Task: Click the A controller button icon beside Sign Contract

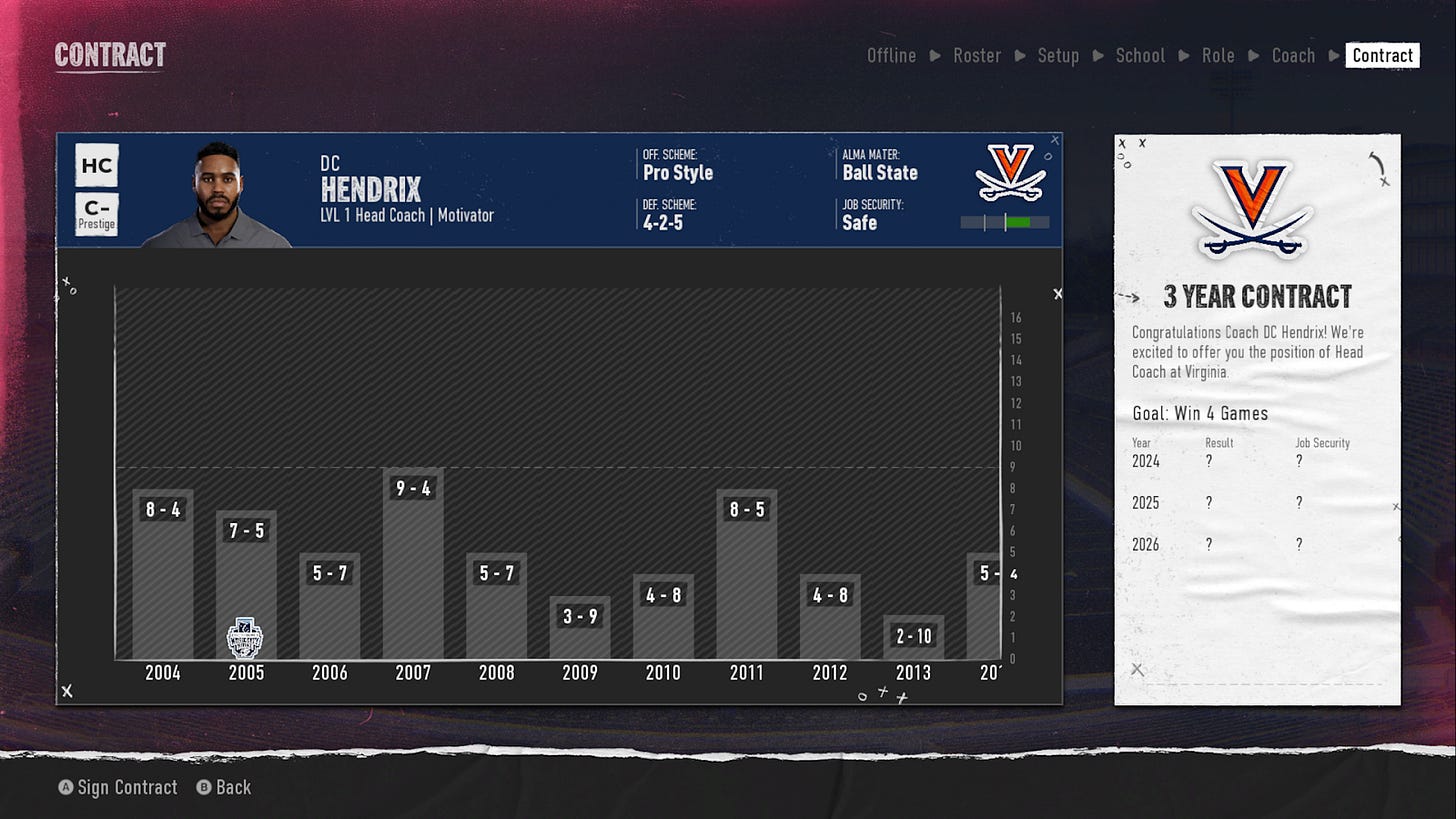Action: pyautogui.click(x=66, y=788)
